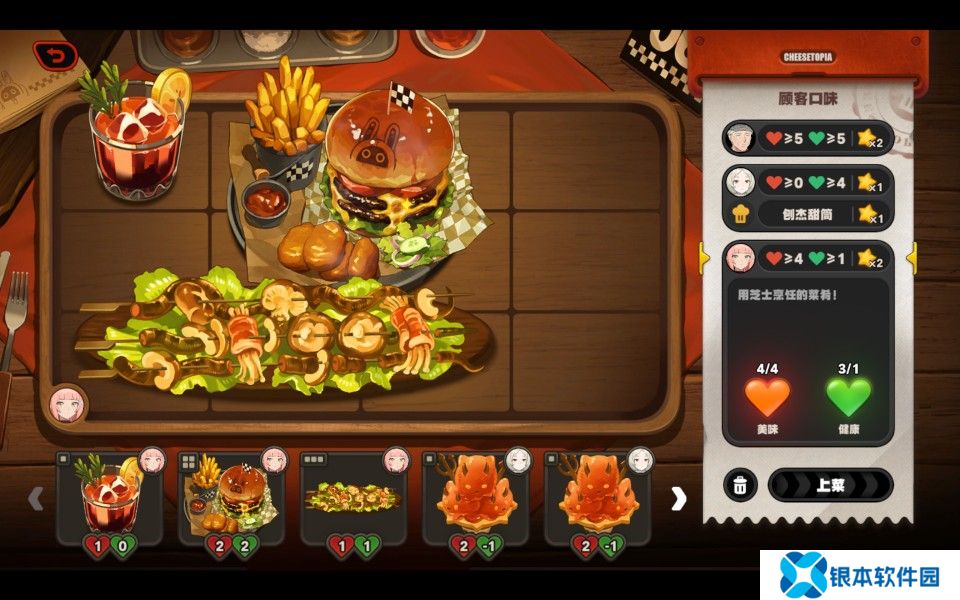Viewport: 960px width, 600px height.
Task: Select the white-haired customer row
Action: click(806, 182)
